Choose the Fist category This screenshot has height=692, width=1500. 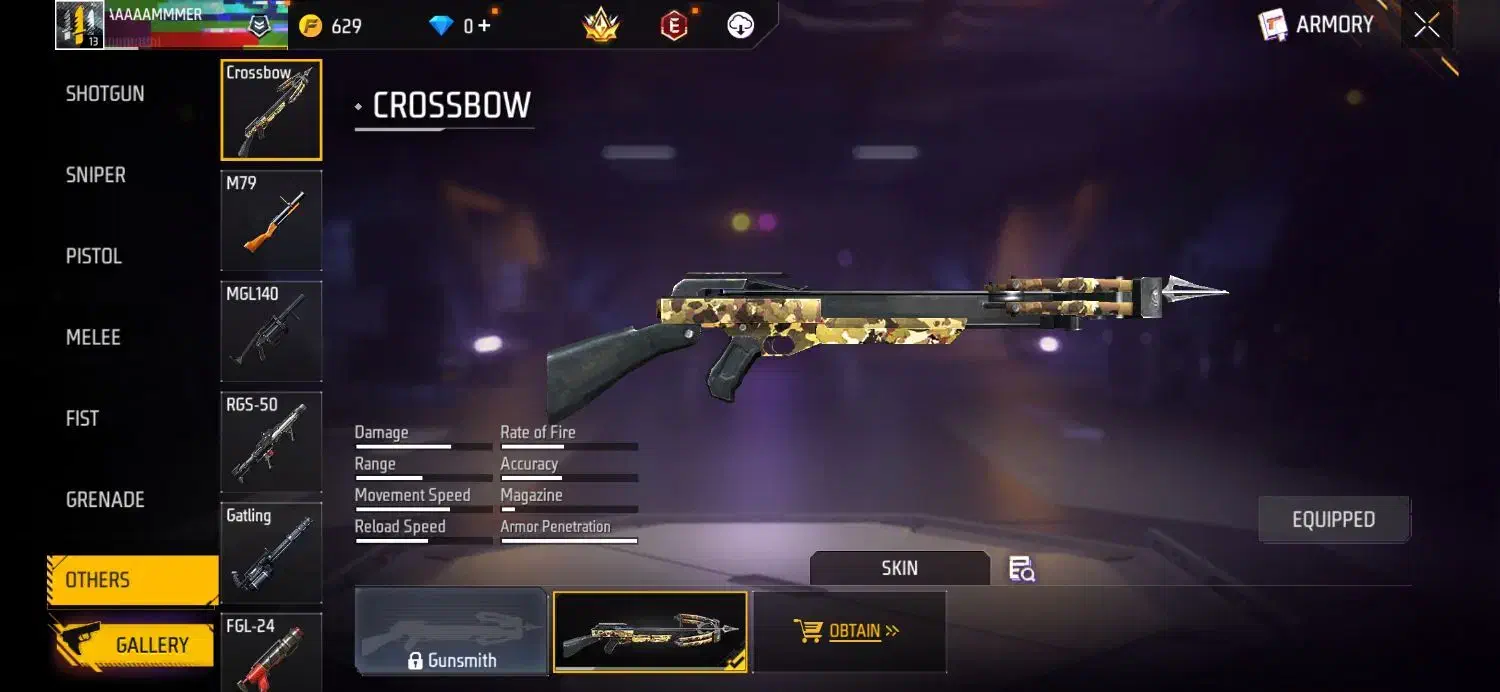pyautogui.click(x=82, y=418)
